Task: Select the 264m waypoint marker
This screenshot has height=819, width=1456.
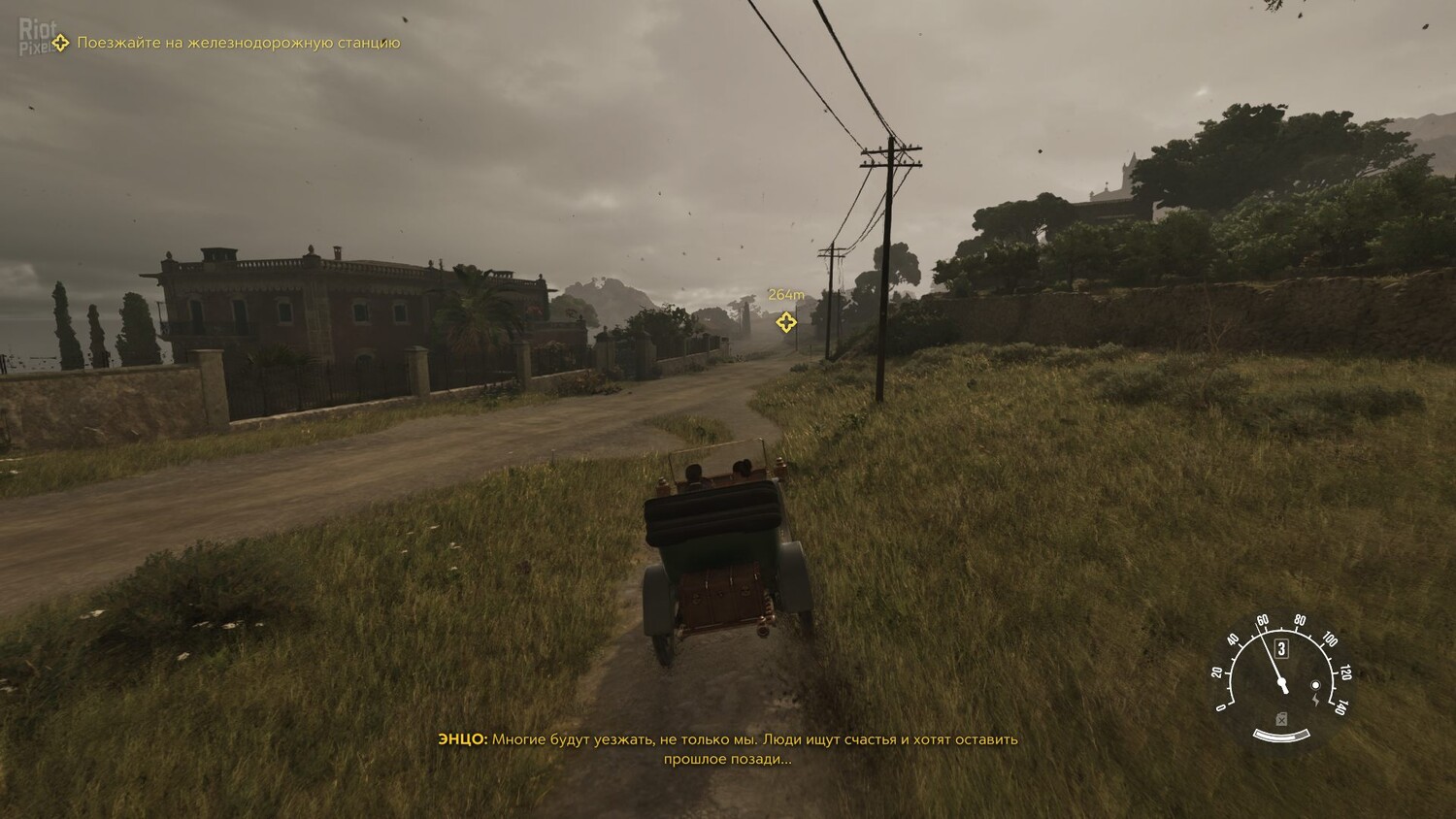Action: tap(786, 321)
